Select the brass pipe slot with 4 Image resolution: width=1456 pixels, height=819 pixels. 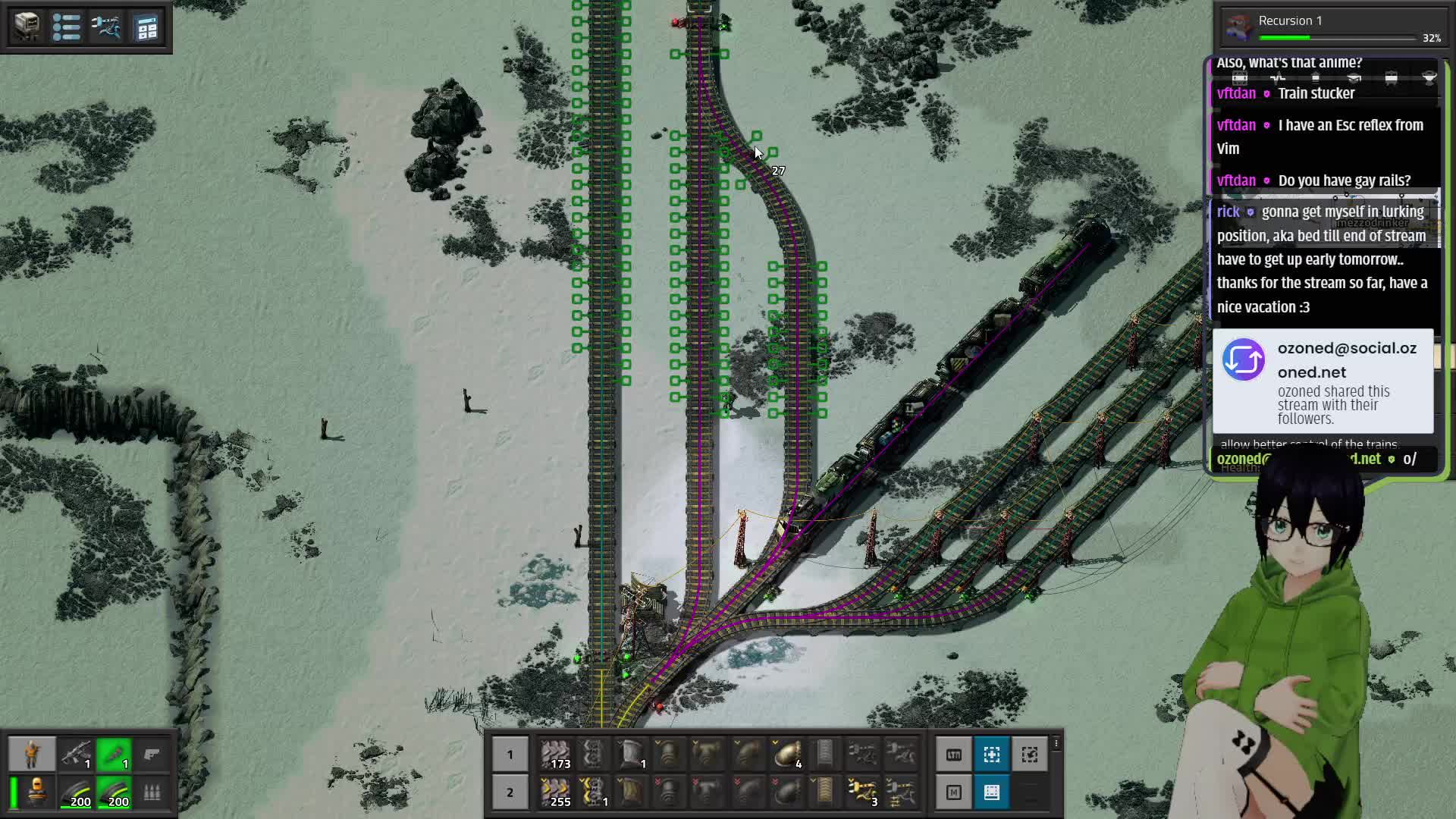click(x=786, y=755)
